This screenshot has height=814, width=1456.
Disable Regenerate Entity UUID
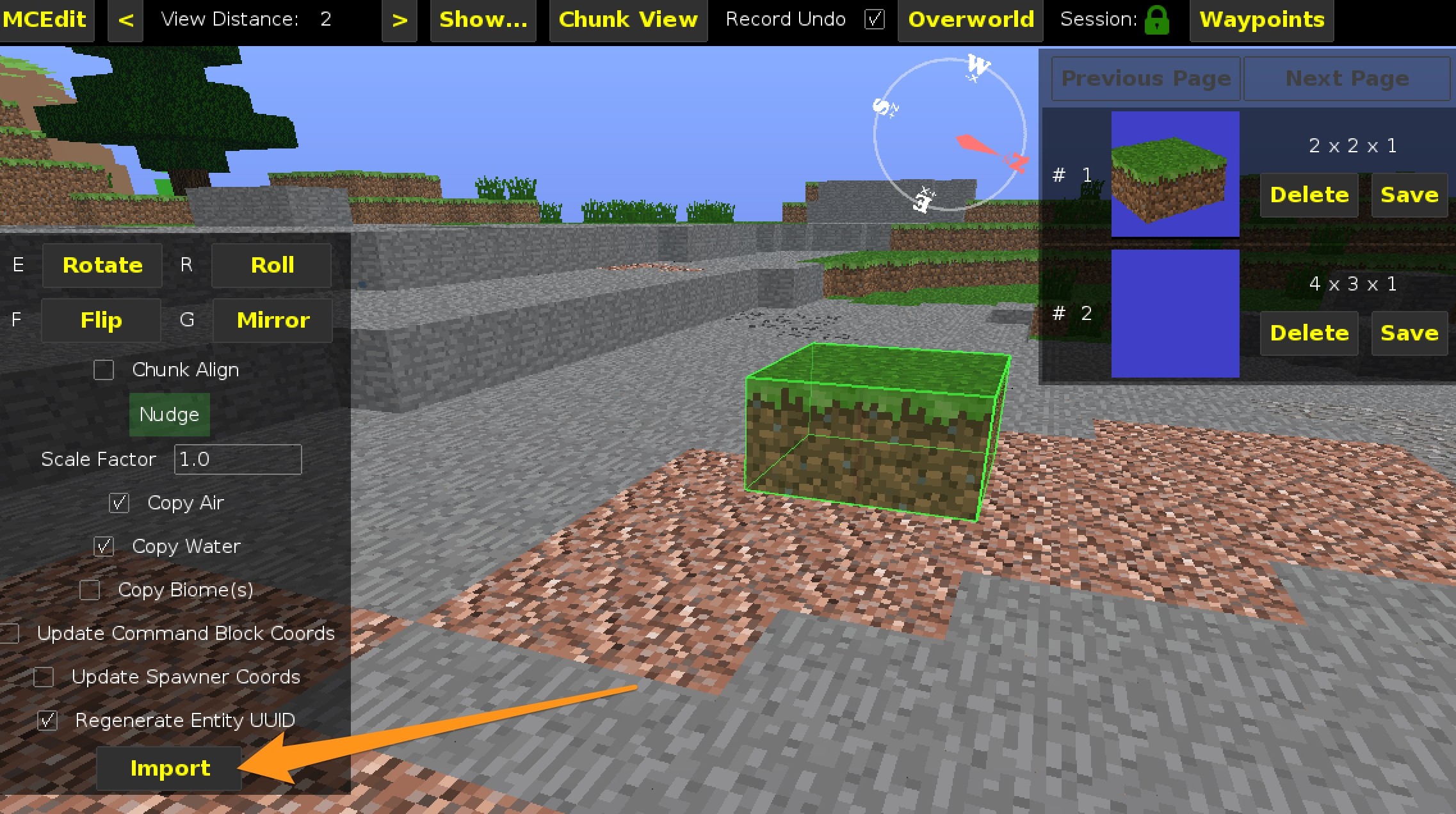46,721
